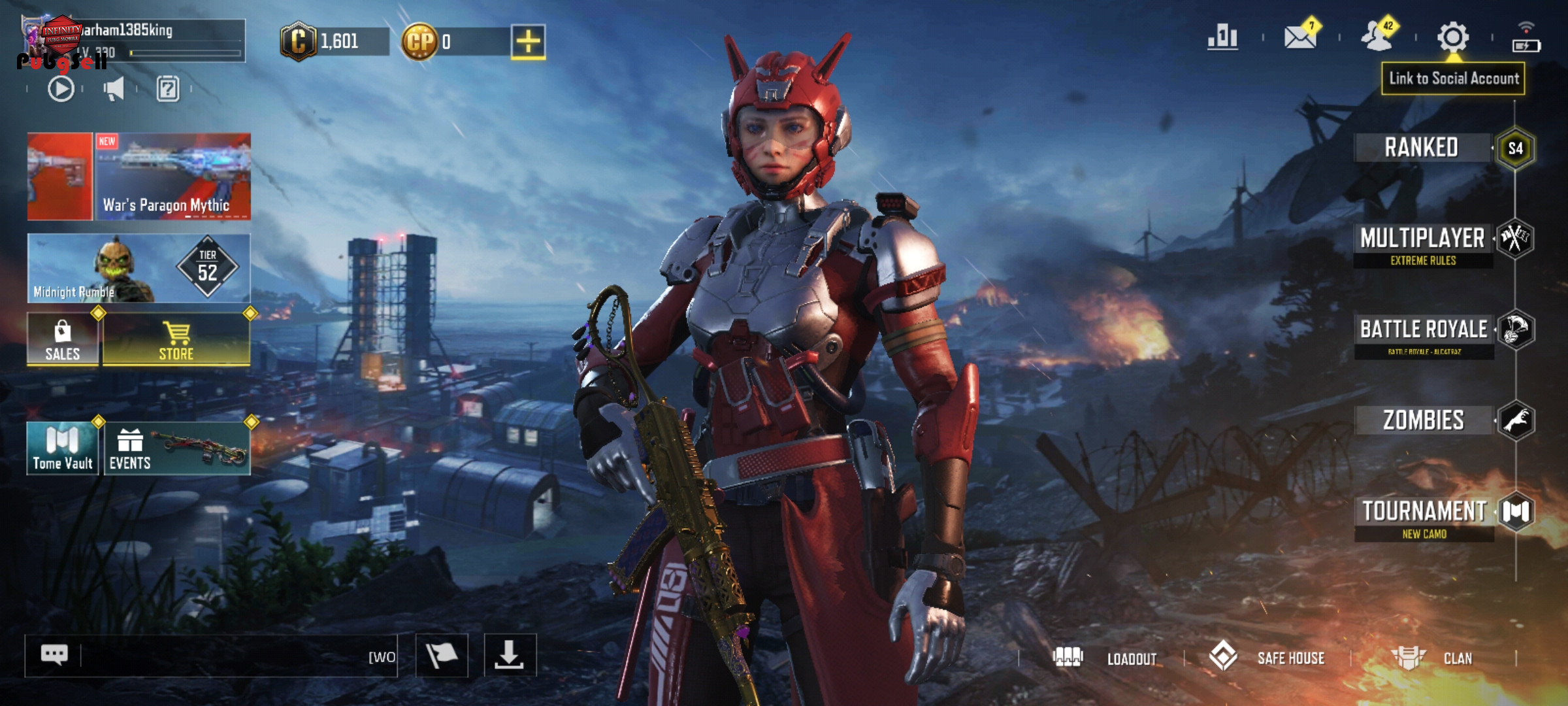Open the Tournament mode

click(1424, 512)
